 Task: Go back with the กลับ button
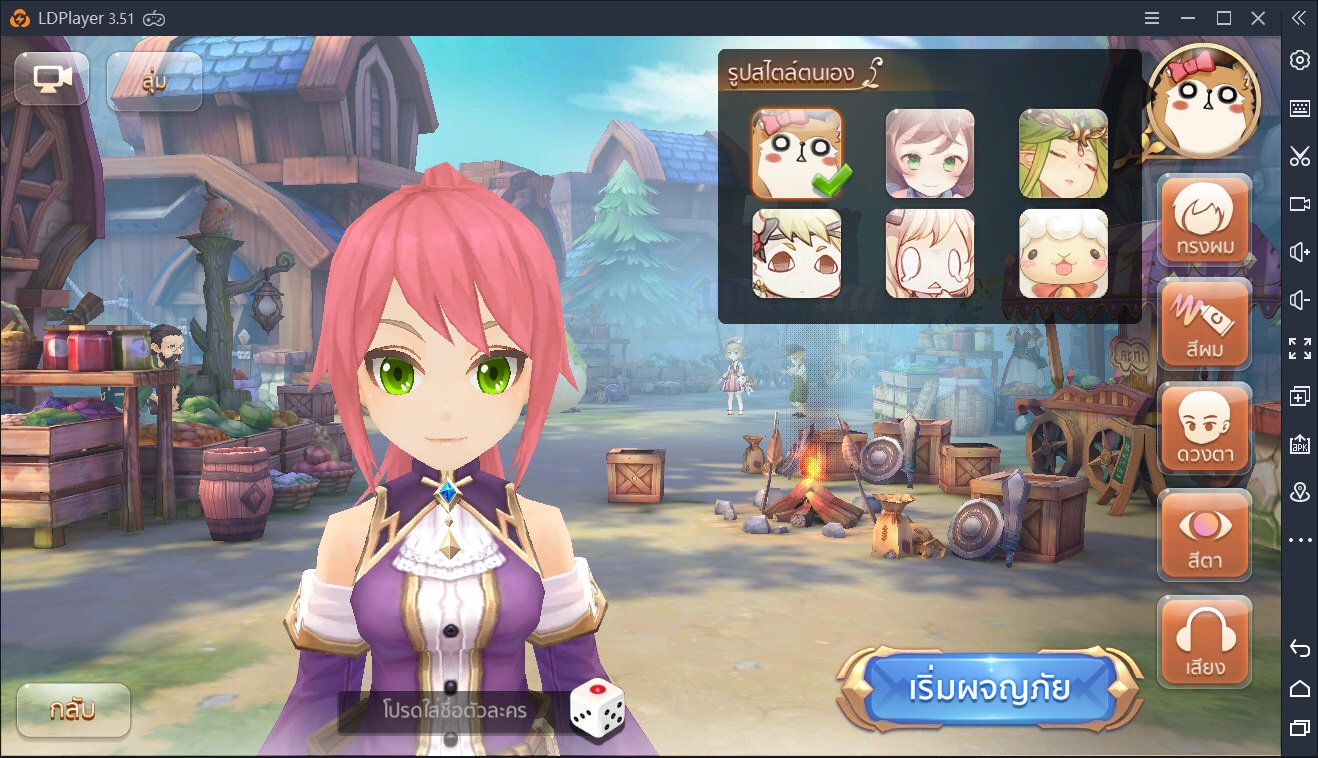tap(73, 711)
